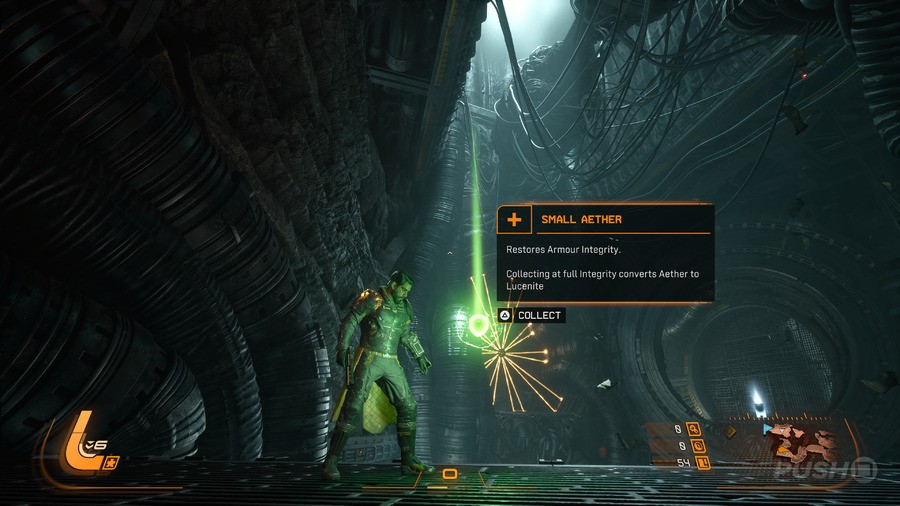900x506 pixels.
Task: Click the diamond marker beside the minimap
Action: [730, 432]
